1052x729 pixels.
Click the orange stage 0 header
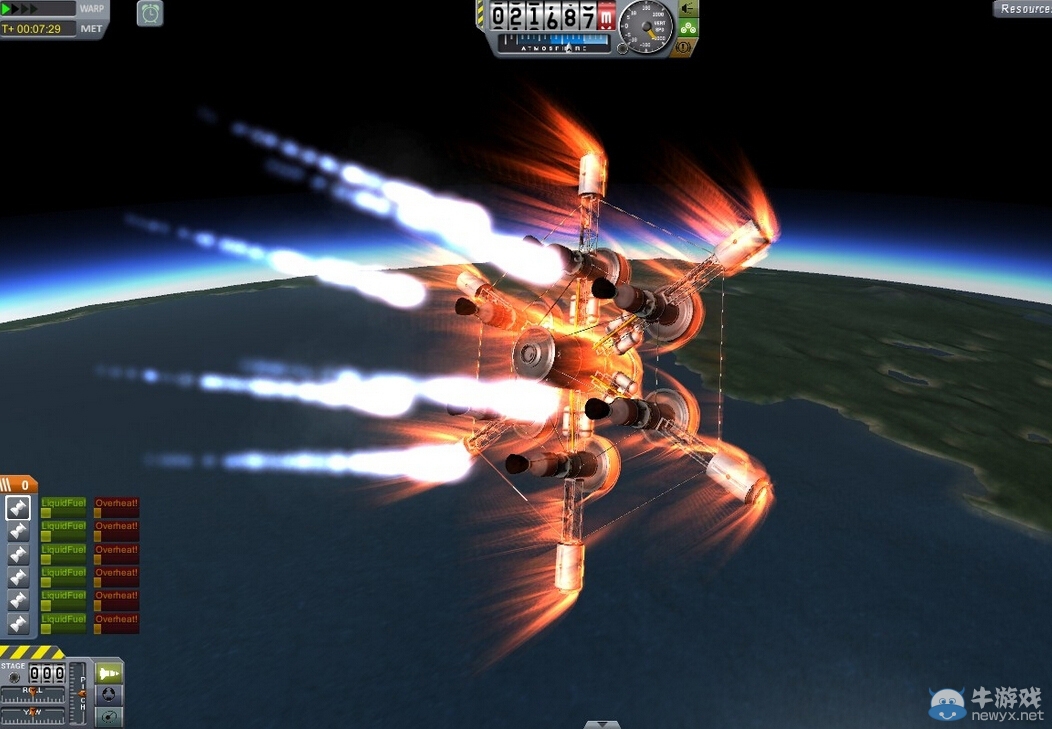coord(20,485)
